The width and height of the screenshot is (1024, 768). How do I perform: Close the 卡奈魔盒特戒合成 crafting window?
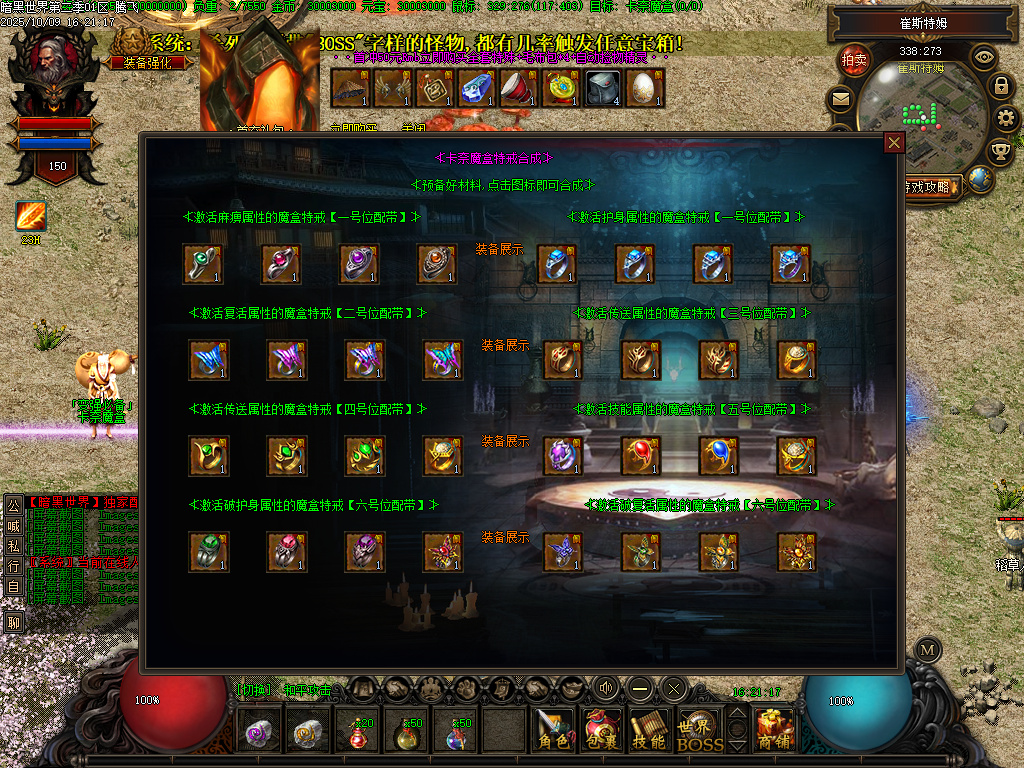(894, 143)
